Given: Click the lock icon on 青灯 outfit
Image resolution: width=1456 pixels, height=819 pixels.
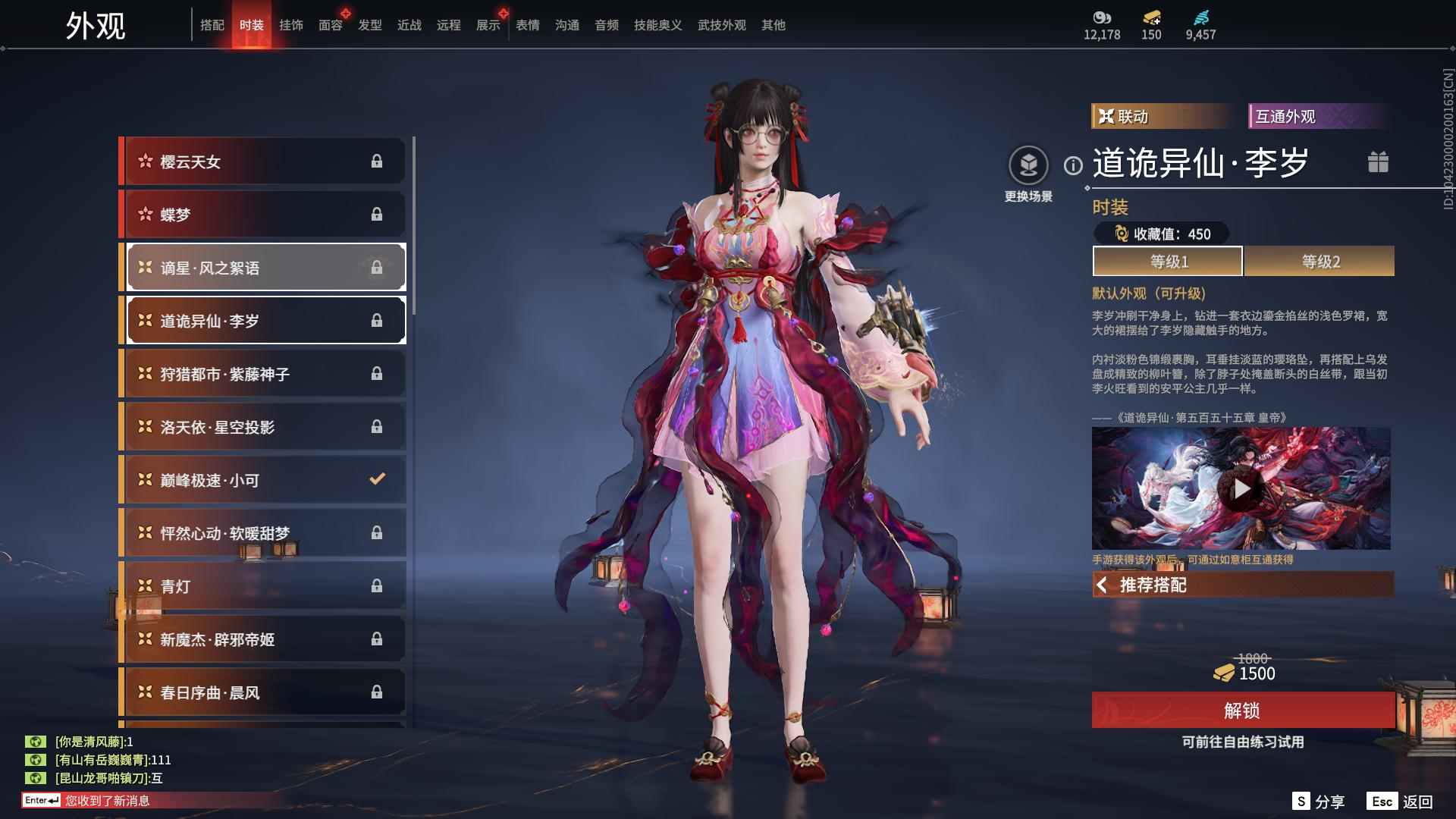Looking at the screenshot, I should (x=375, y=585).
